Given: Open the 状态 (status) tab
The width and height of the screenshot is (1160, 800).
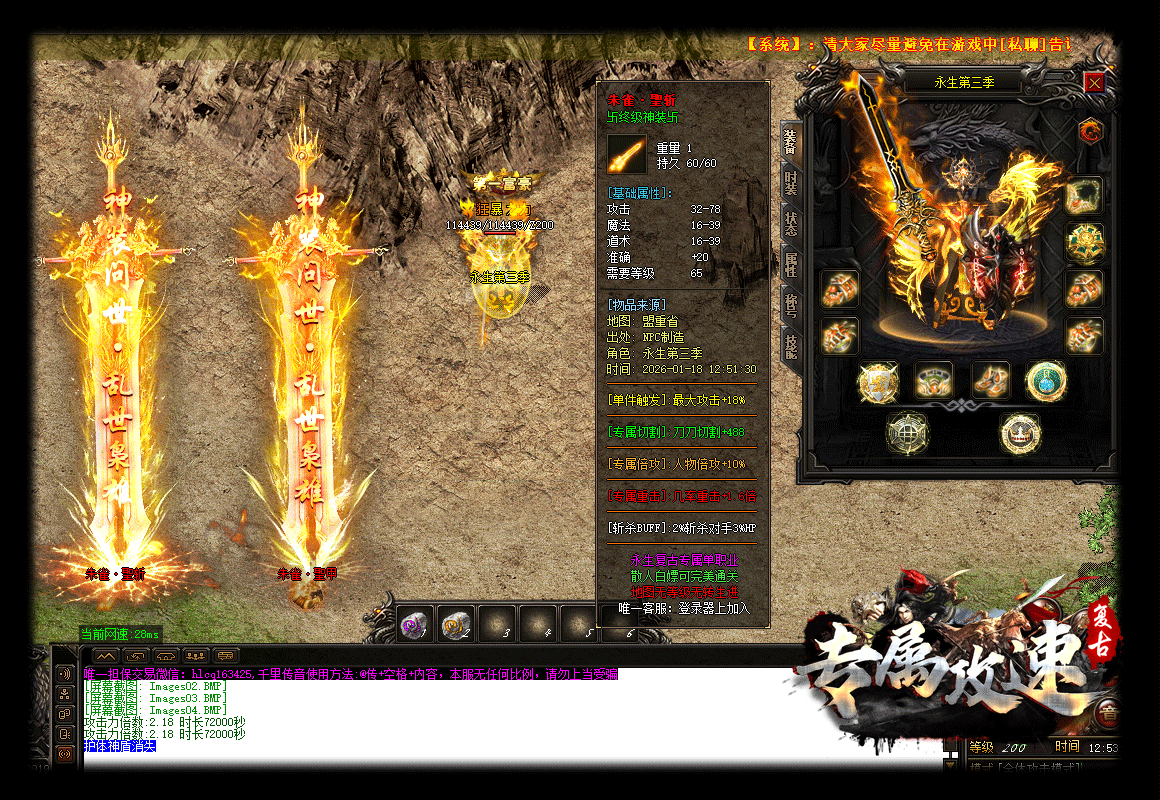Looking at the screenshot, I should click(x=790, y=224).
